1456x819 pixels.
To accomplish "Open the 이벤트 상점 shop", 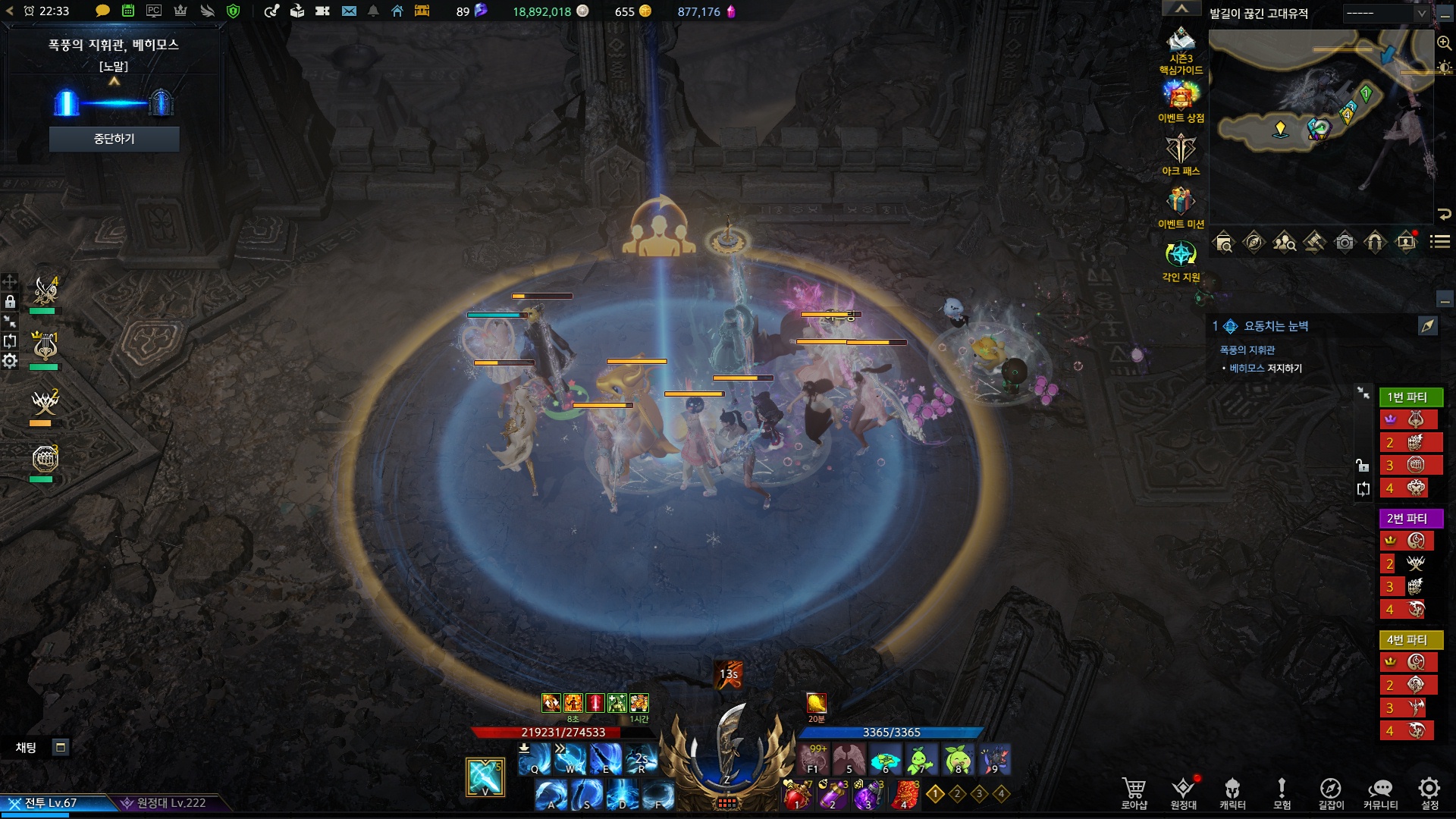I will (x=1181, y=97).
